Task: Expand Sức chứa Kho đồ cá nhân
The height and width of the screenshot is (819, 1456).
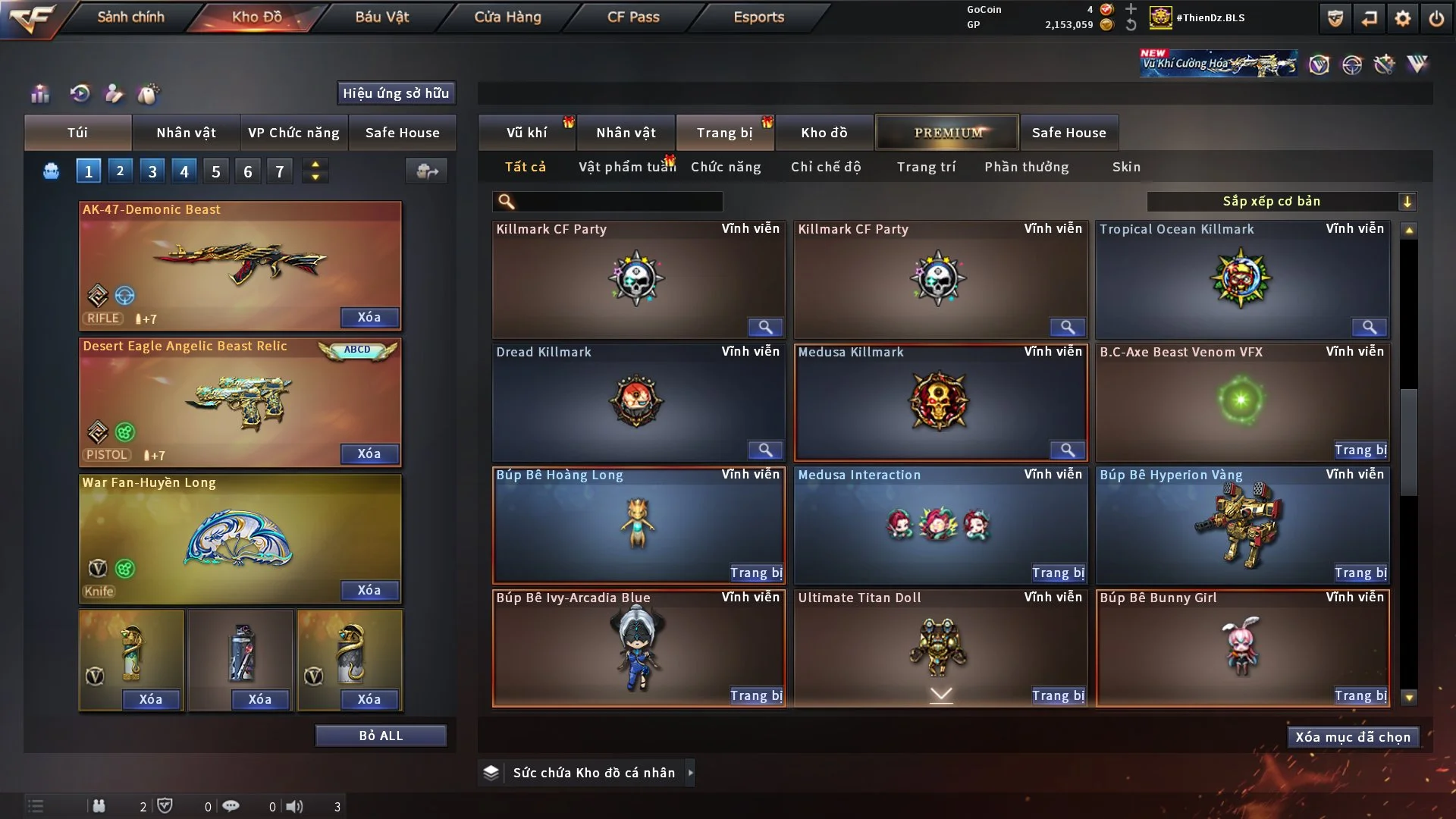Action: [x=690, y=773]
